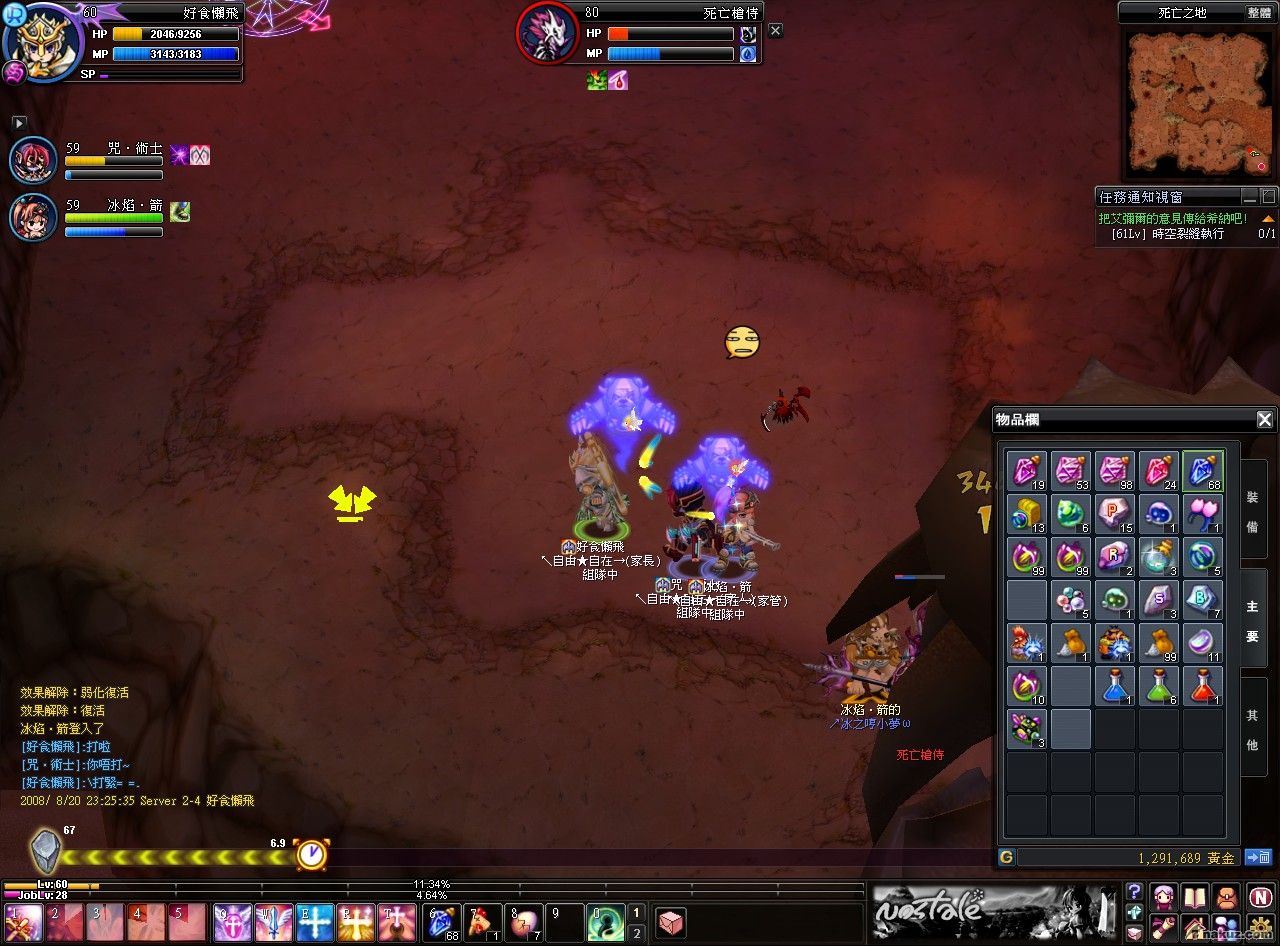Click the gold deposit arrow button

point(1257,857)
